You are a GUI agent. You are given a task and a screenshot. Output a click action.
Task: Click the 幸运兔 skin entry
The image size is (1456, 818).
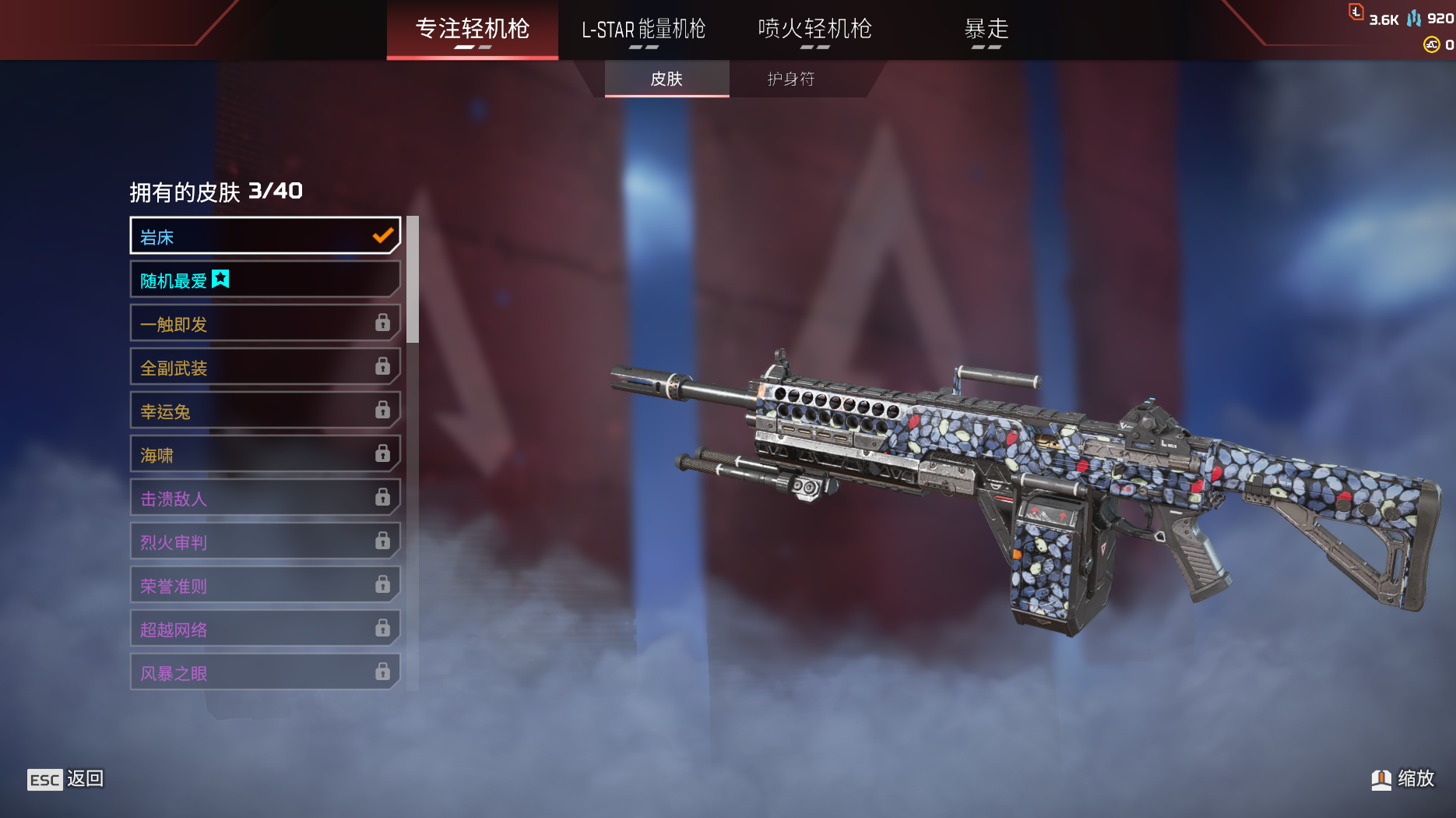[265, 411]
